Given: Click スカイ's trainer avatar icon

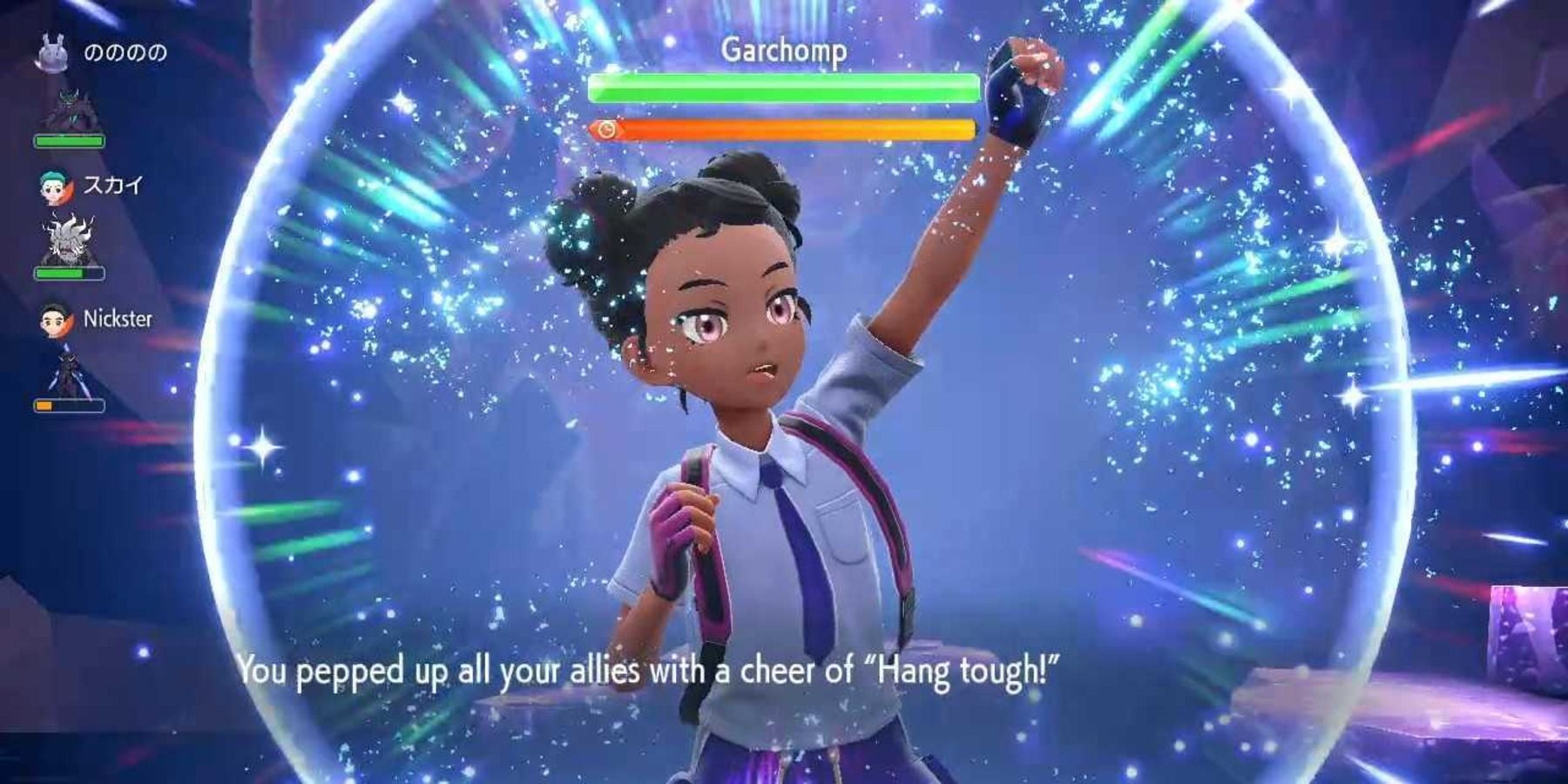Looking at the screenshot, I should tap(54, 186).
